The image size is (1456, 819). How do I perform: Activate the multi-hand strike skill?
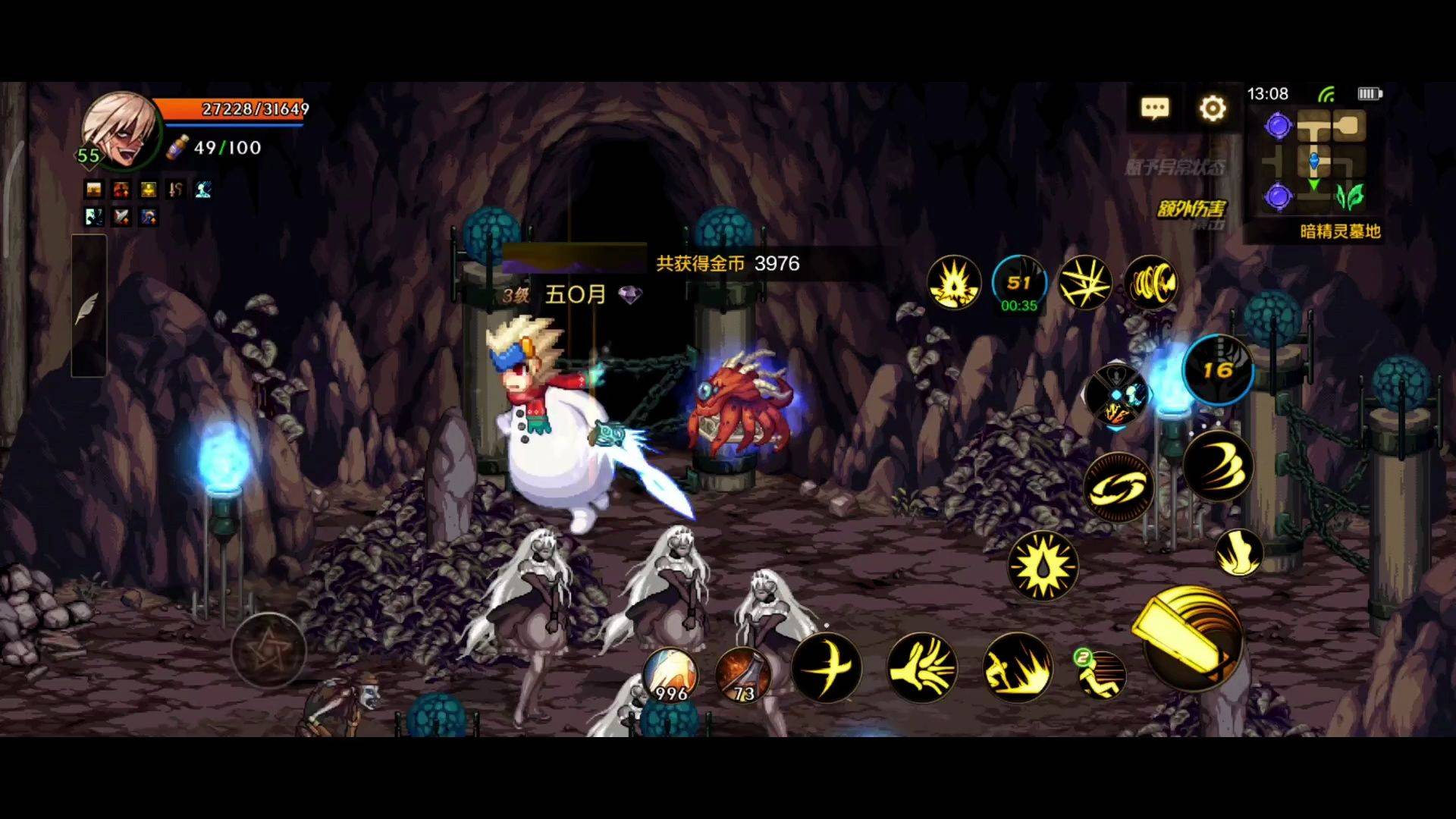click(922, 668)
